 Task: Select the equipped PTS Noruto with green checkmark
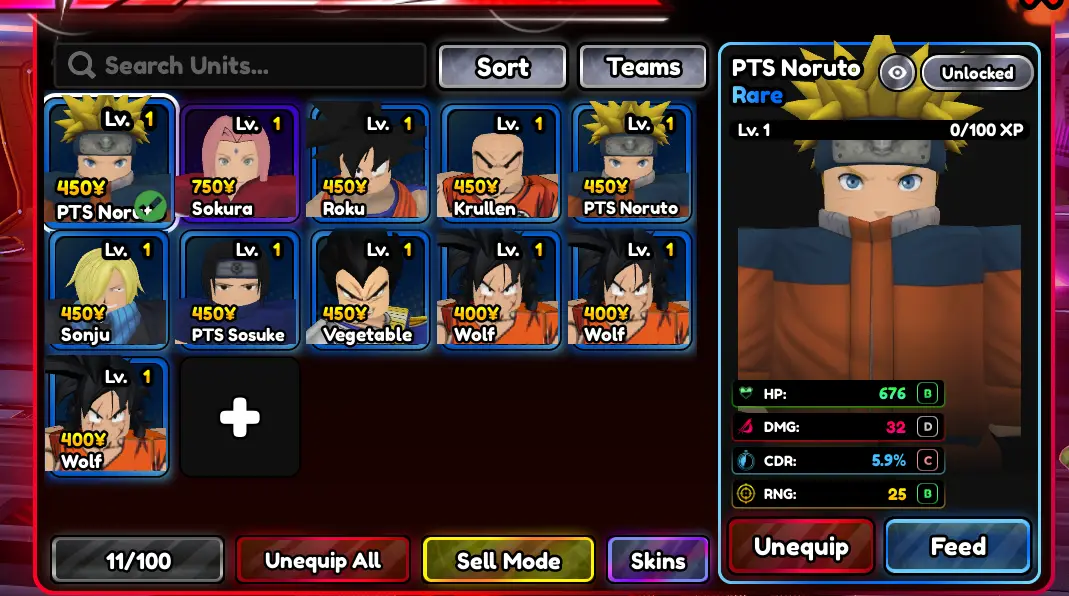[x=109, y=164]
